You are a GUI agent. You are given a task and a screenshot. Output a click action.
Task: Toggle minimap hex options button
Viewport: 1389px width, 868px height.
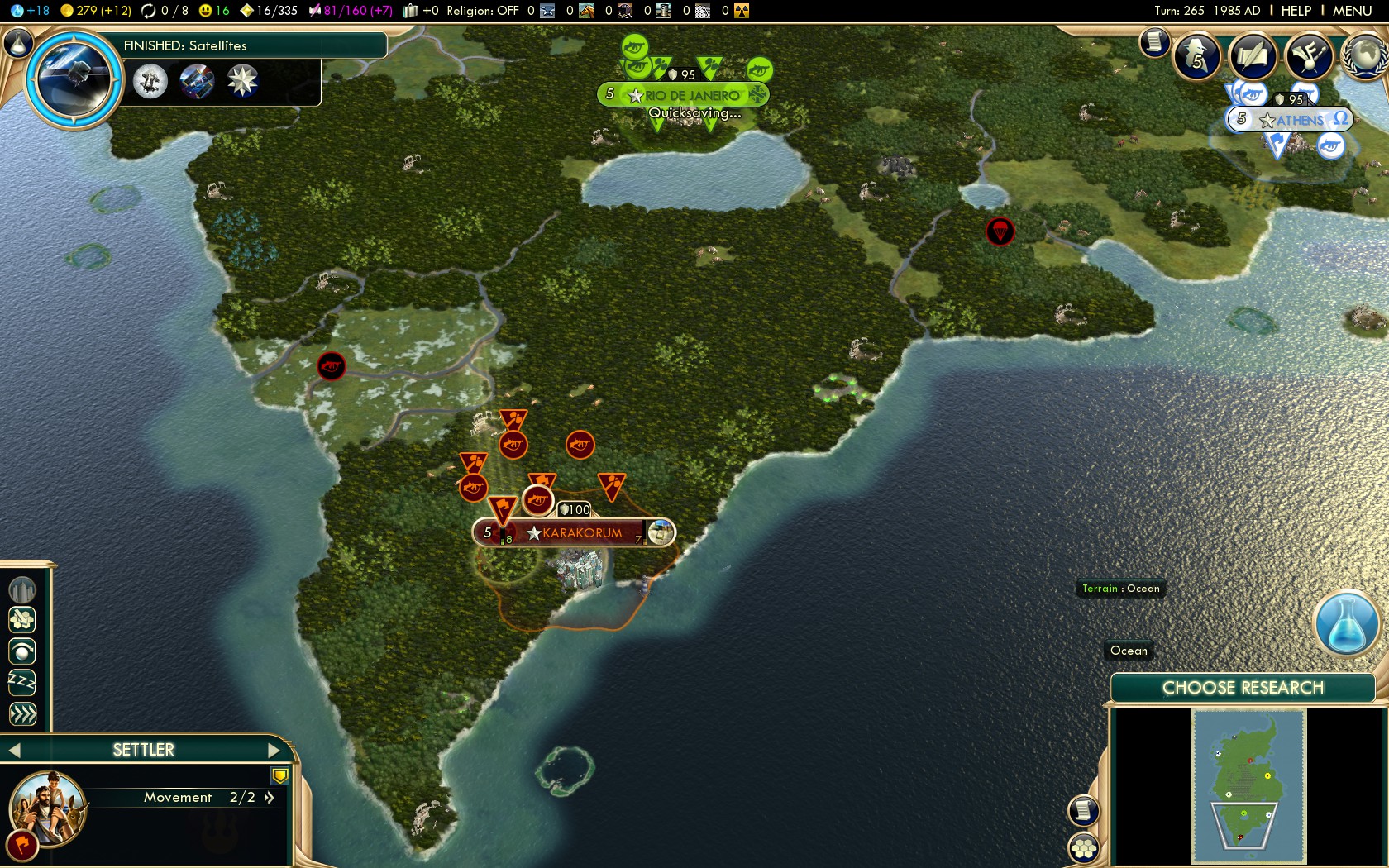point(1083,847)
